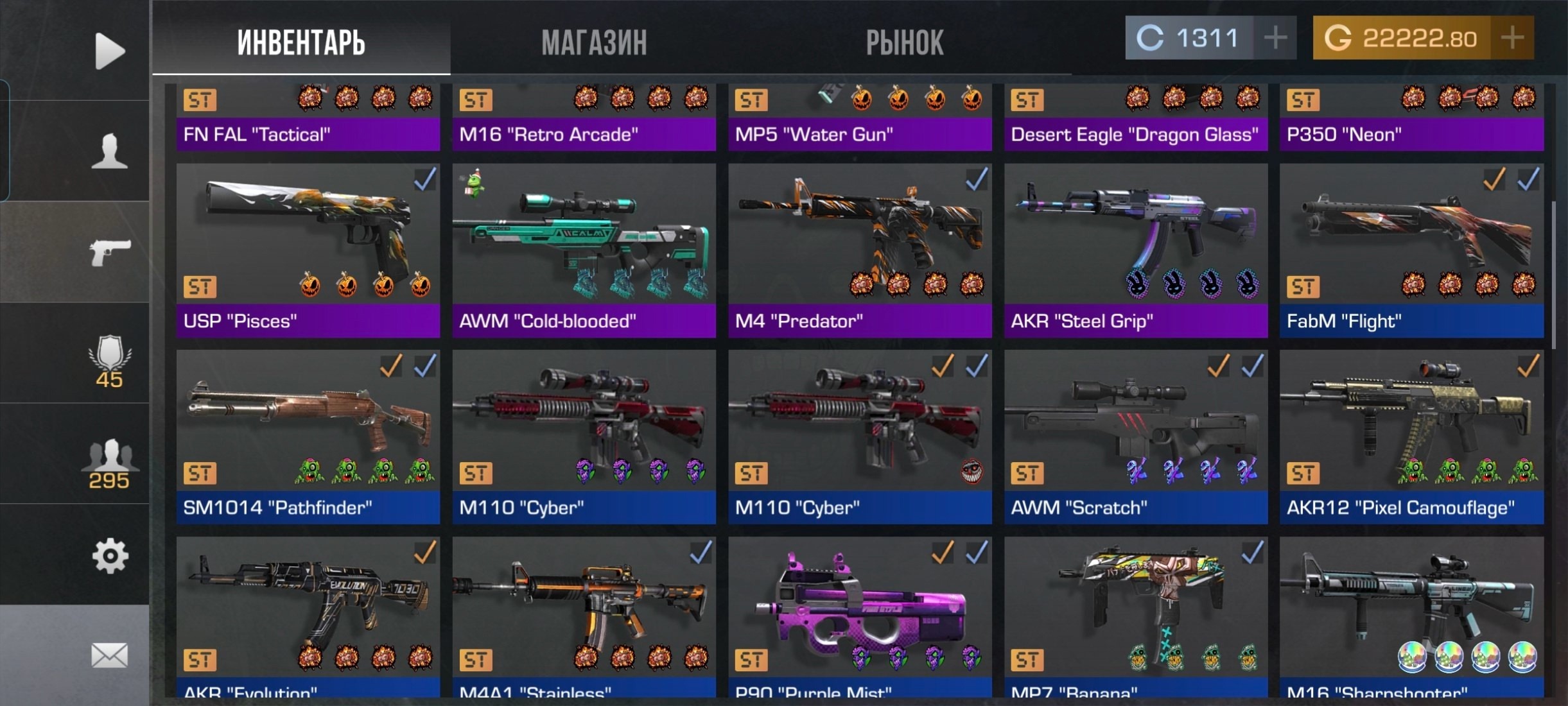
Task: Select the Инвентарь tab
Action: click(301, 42)
